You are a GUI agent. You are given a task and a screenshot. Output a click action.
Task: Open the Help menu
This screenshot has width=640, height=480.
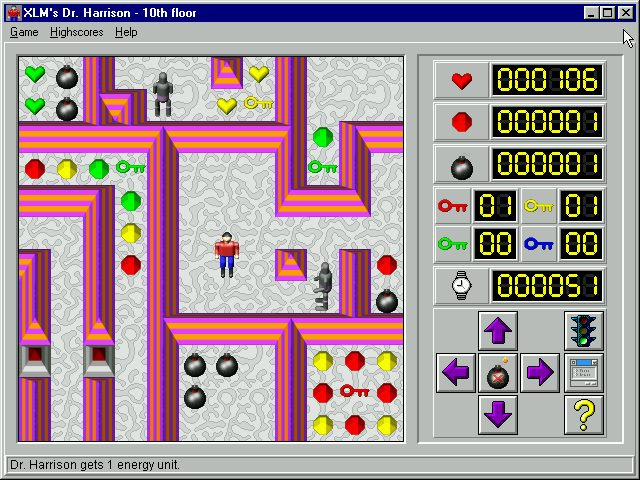(126, 32)
